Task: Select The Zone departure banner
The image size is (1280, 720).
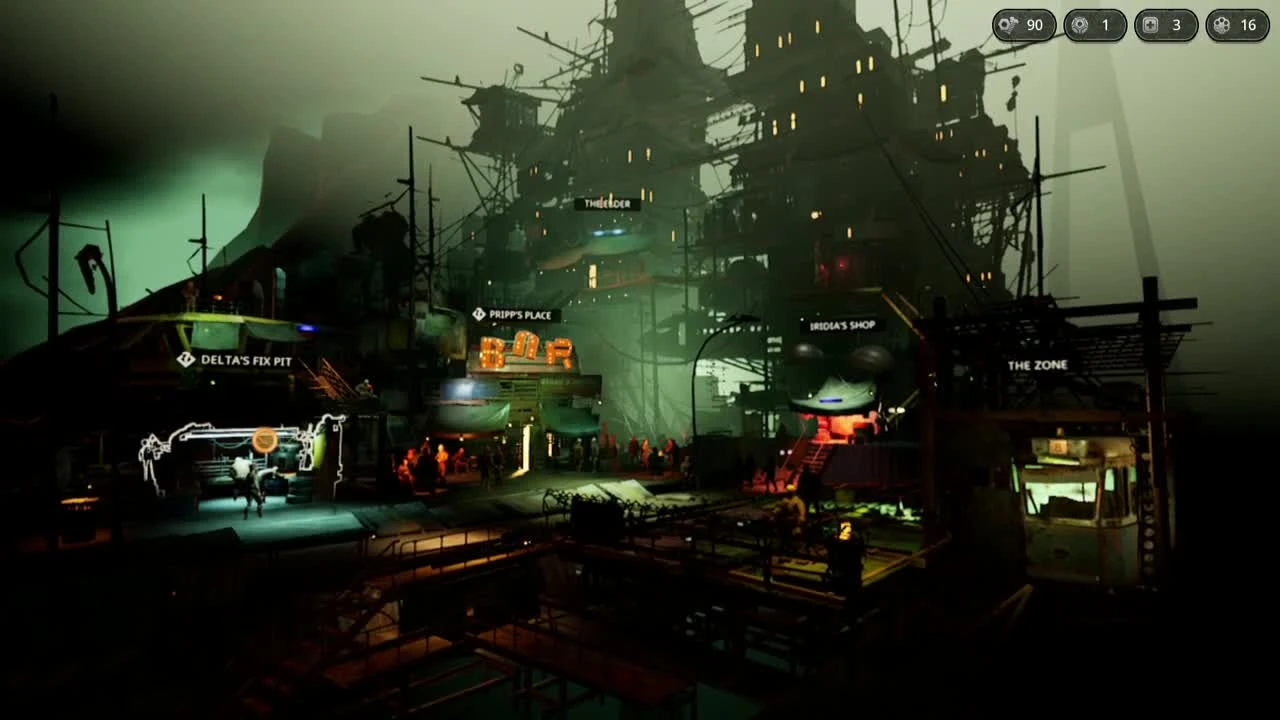Action: (x=1037, y=365)
